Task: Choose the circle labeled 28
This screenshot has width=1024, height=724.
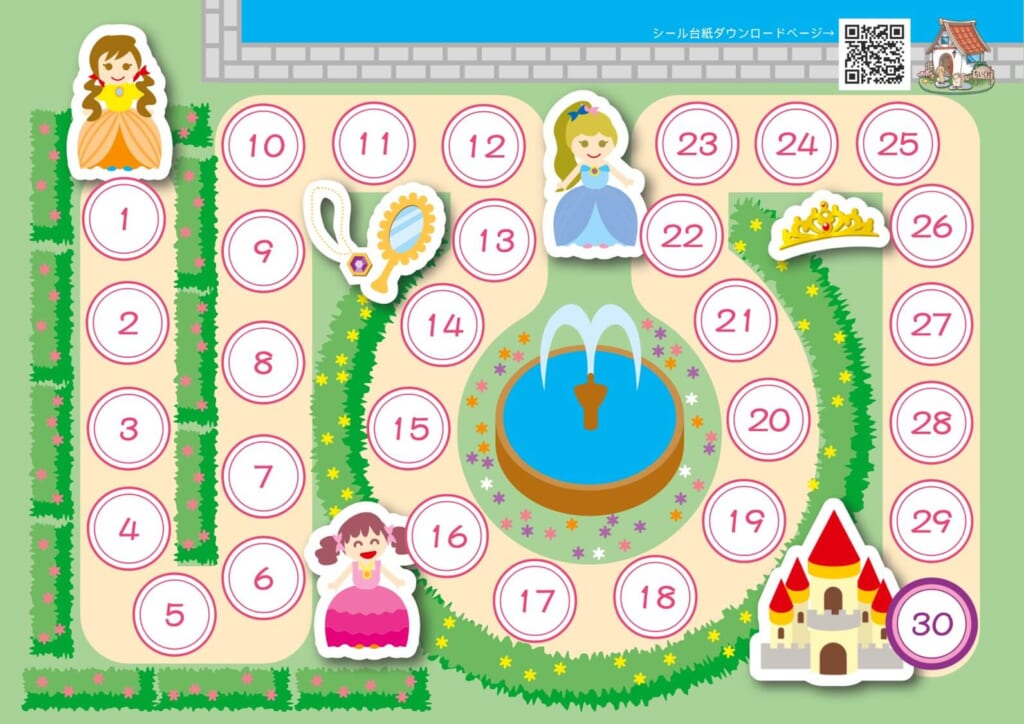Action: click(x=932, y=422)
